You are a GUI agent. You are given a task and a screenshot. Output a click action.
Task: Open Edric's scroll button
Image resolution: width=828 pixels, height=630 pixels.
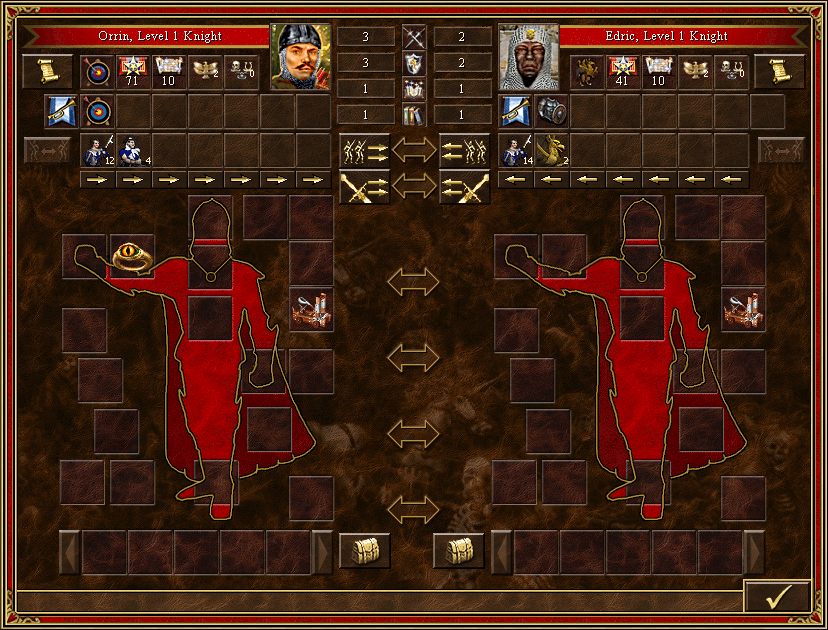tap(780, 71)
